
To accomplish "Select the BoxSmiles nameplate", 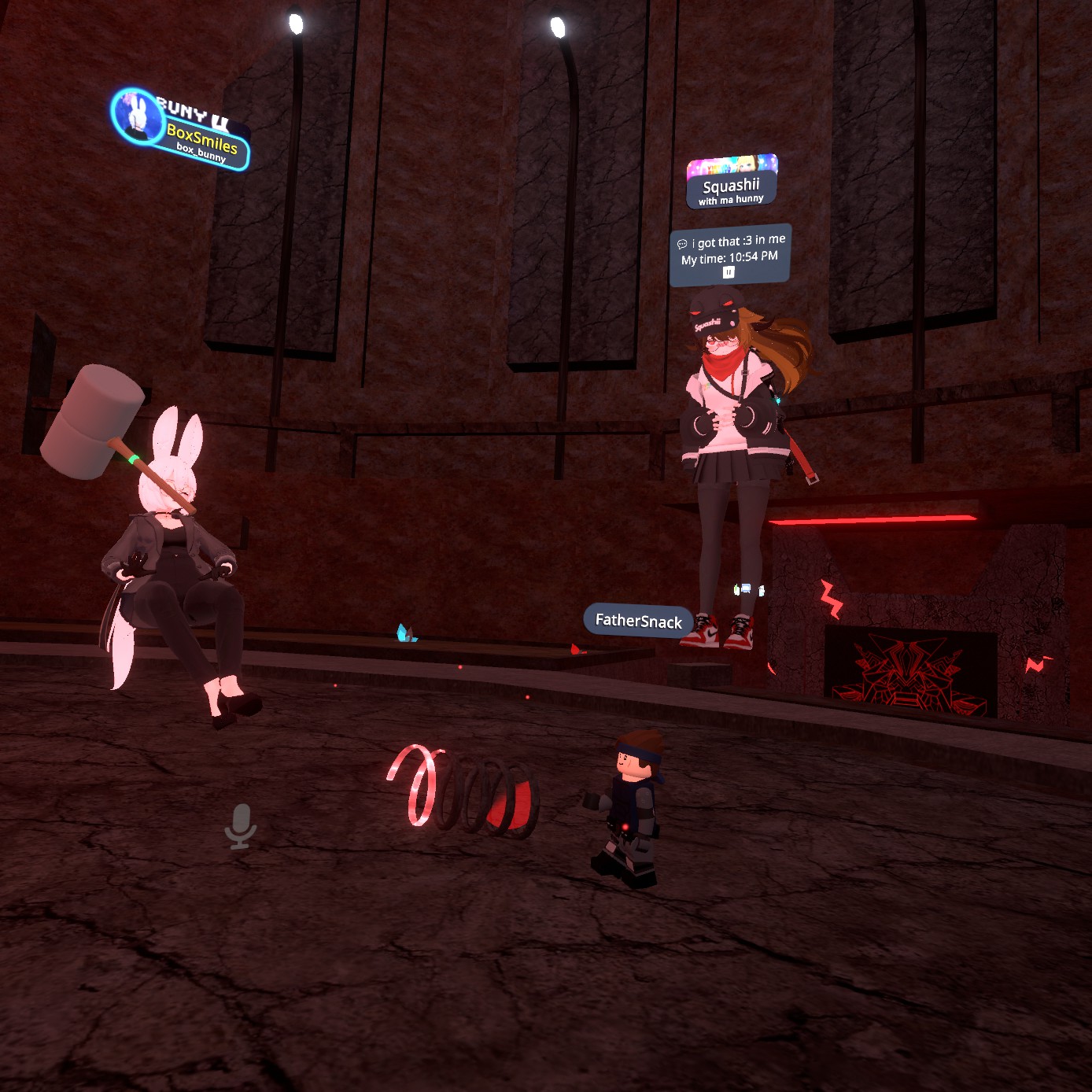I will pos(201,139).
